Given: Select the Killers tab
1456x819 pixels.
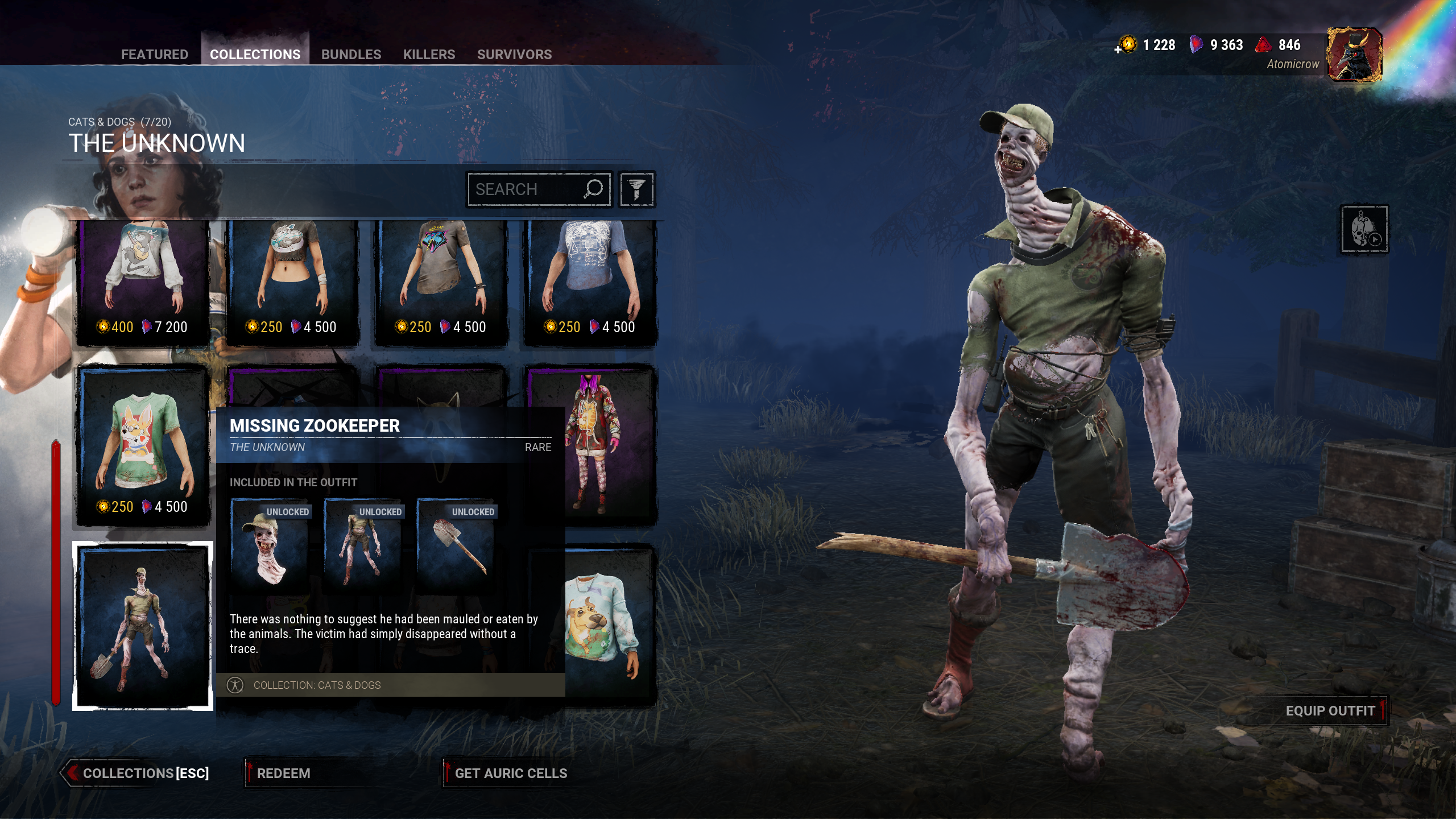Looking at the screenshot, I should click(x=429, y=54).
